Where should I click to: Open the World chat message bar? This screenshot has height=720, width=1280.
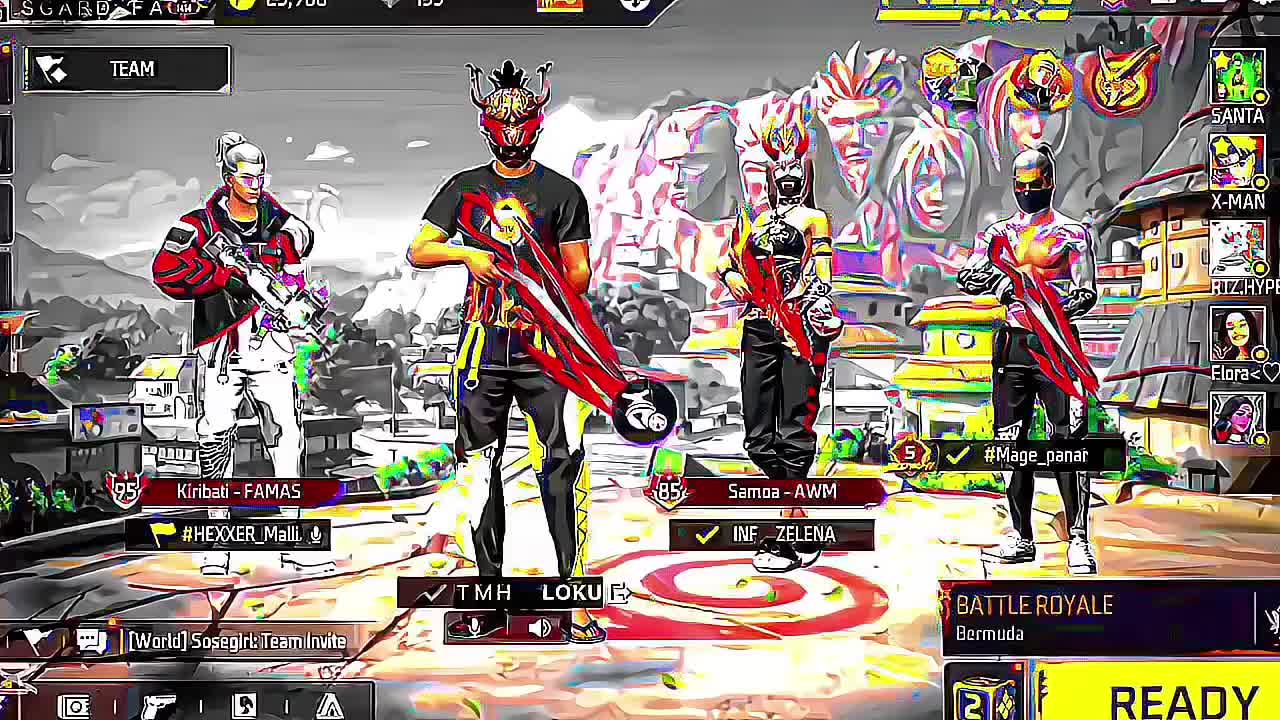[x=236, y=641]
